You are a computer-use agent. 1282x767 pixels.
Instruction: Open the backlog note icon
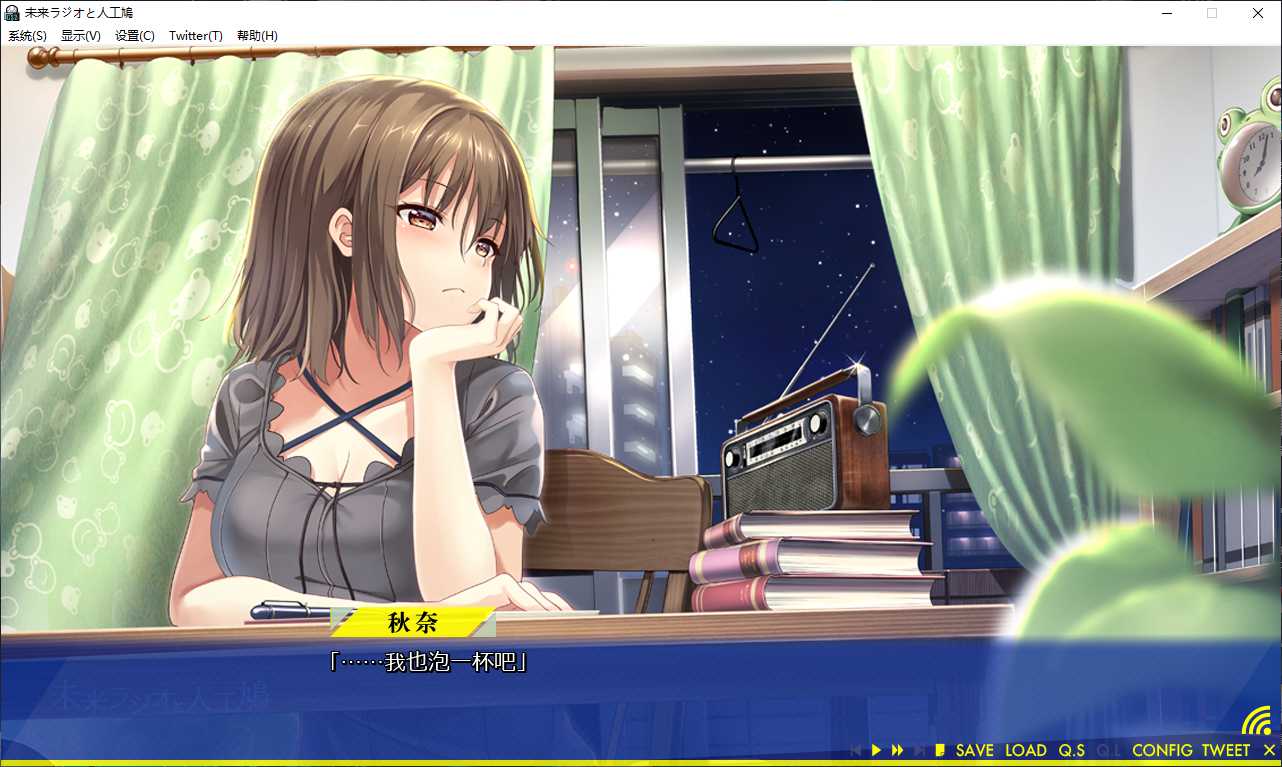point(939,750)
